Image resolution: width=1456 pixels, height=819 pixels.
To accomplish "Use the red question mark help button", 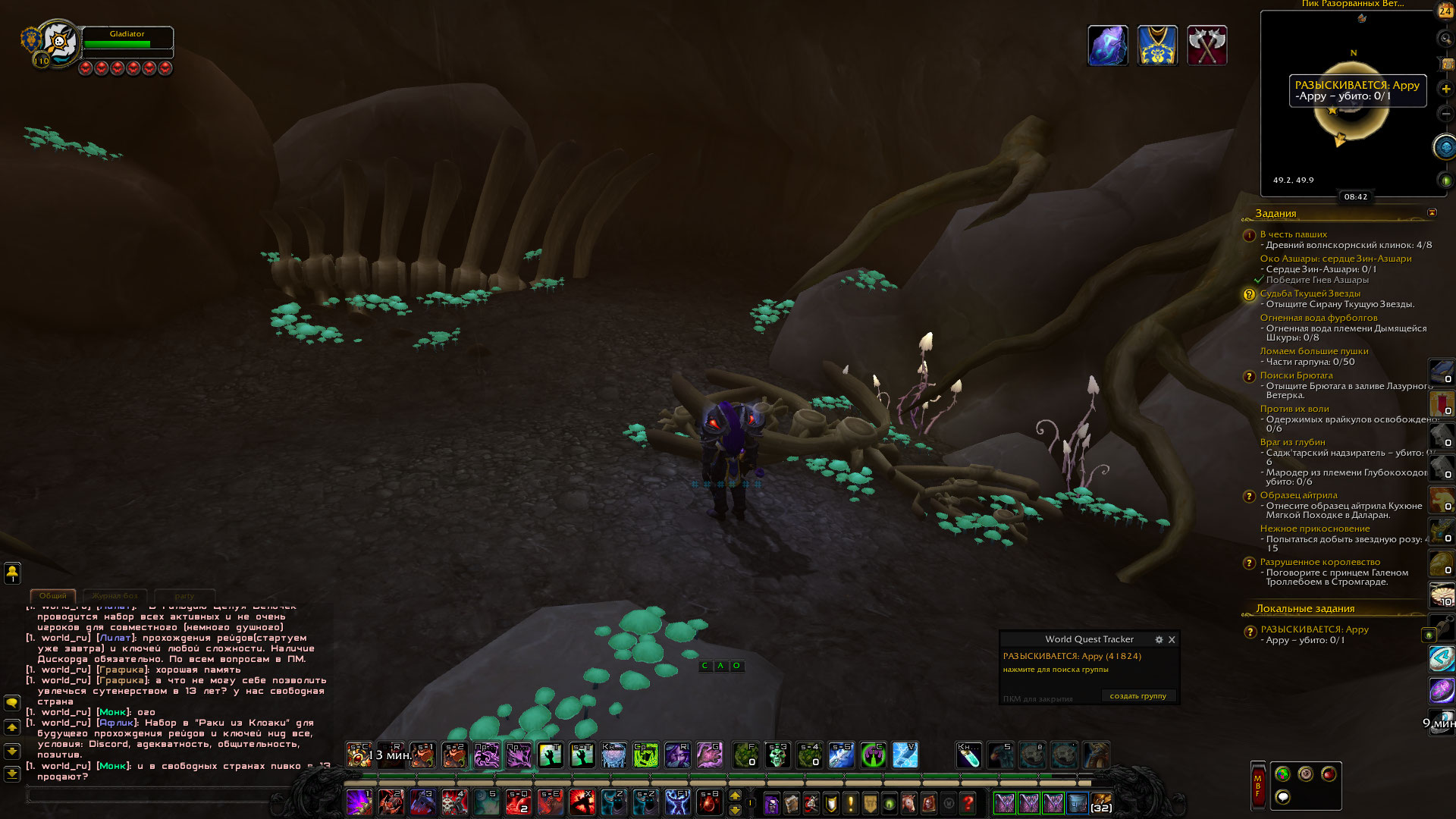I will [x=968, y=802].
